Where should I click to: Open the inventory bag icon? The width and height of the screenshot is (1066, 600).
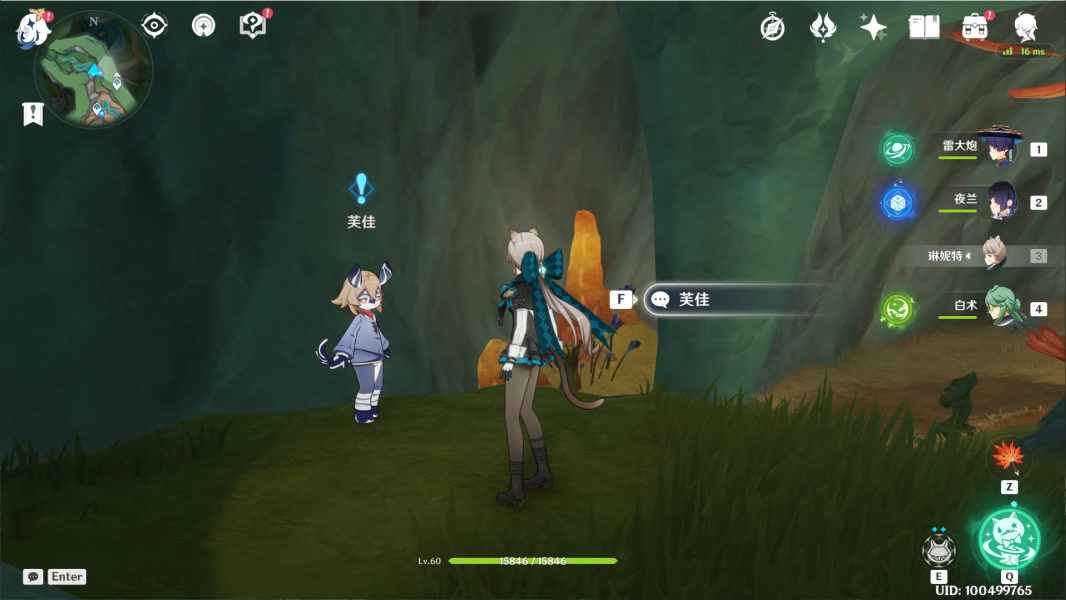pyautogui.click(x=974, y=27)
